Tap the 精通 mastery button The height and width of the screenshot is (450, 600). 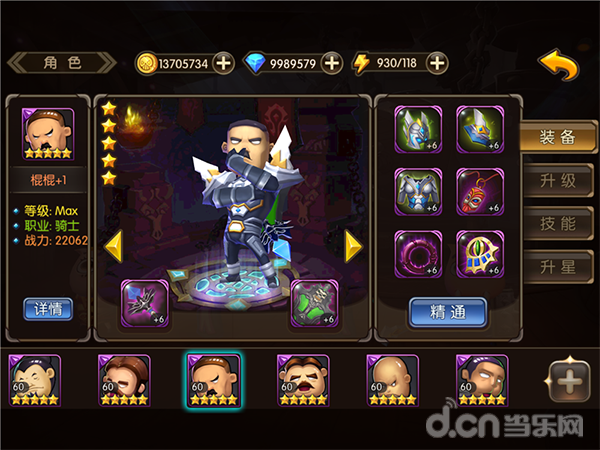(447, 312)
